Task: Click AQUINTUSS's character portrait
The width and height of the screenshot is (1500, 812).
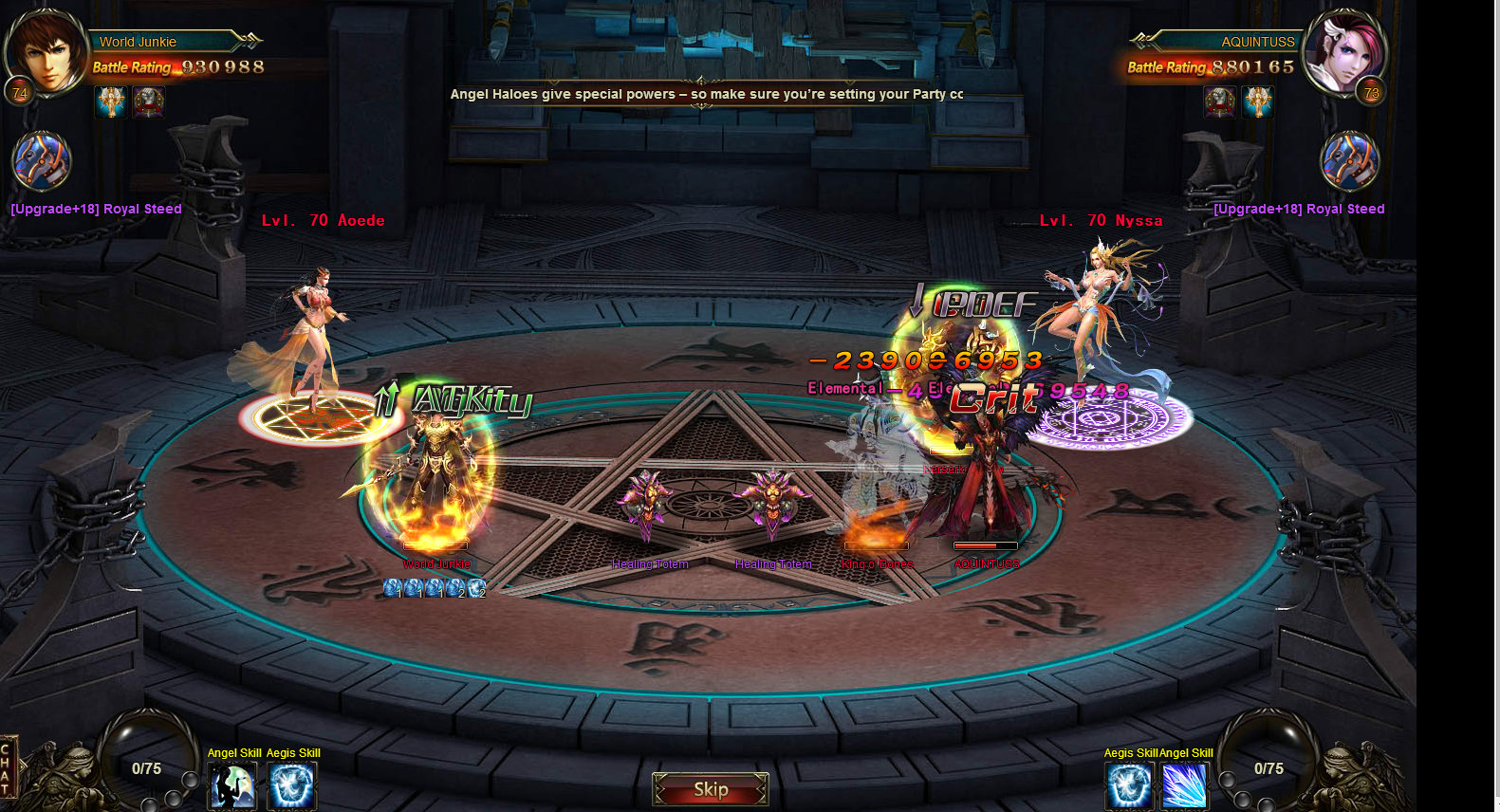Action: (x=1343, y=52)
